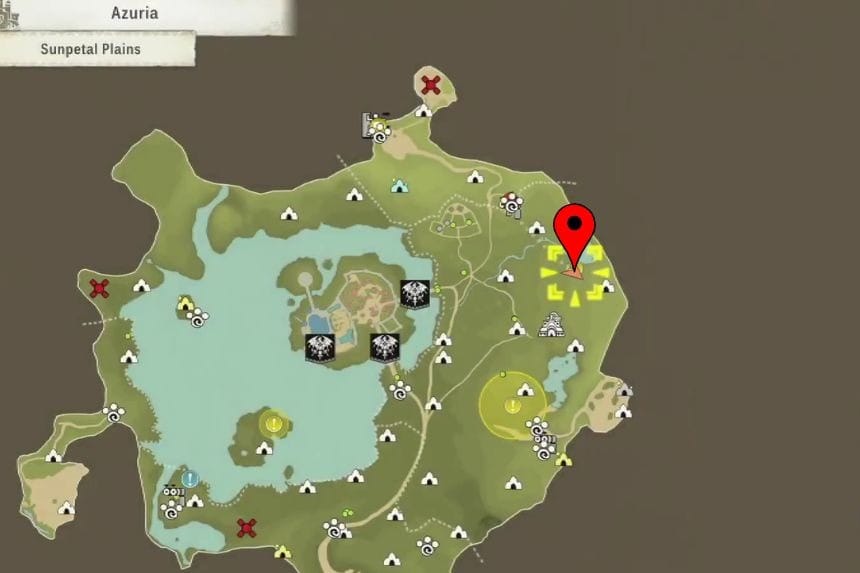860x573 pixels.
Task: Select the teal tent map marker
Action: pyautogui.click(x=399, y=185)
